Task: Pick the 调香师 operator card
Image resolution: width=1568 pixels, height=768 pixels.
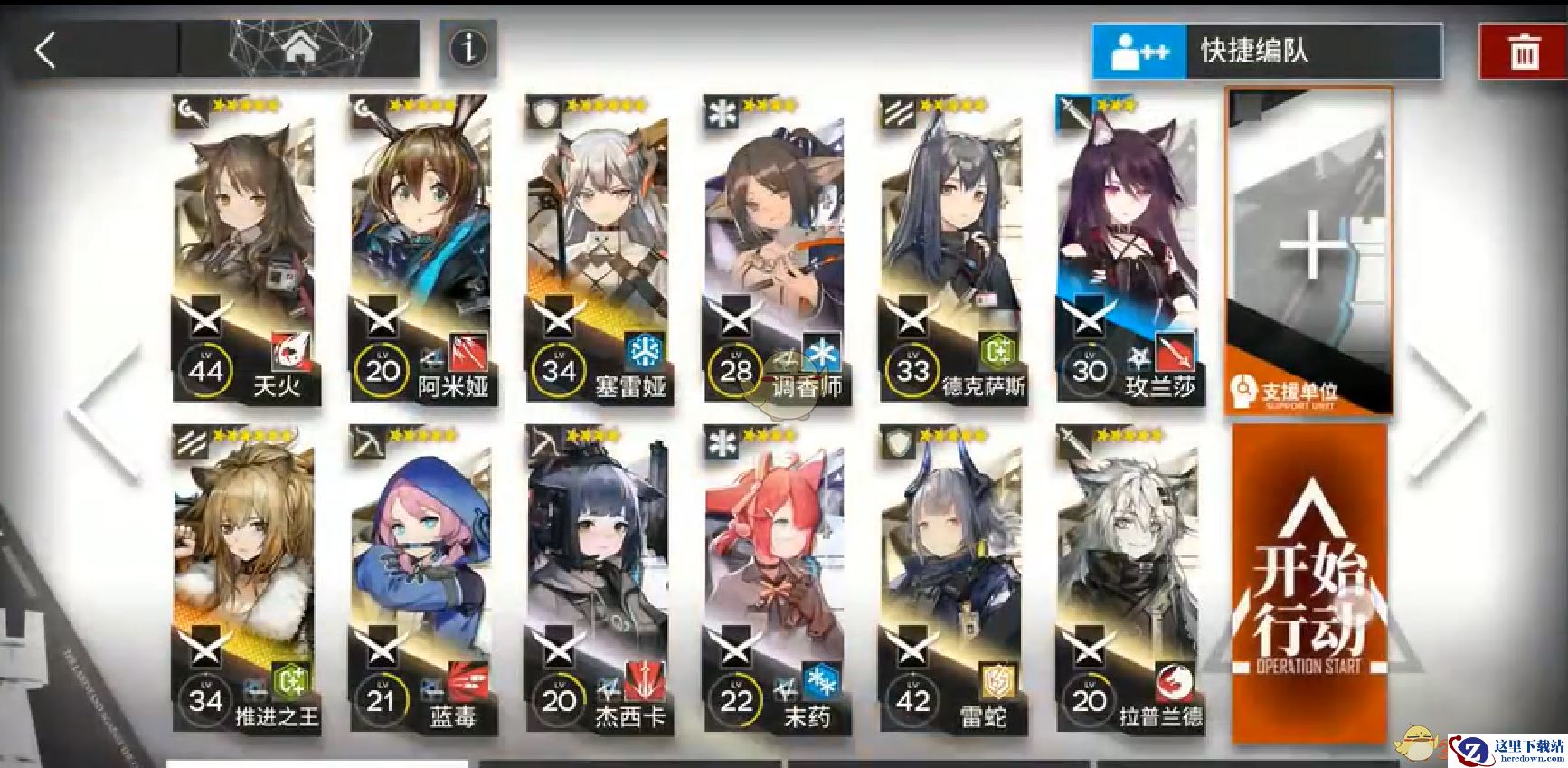Action: click(x=774, y=249)
